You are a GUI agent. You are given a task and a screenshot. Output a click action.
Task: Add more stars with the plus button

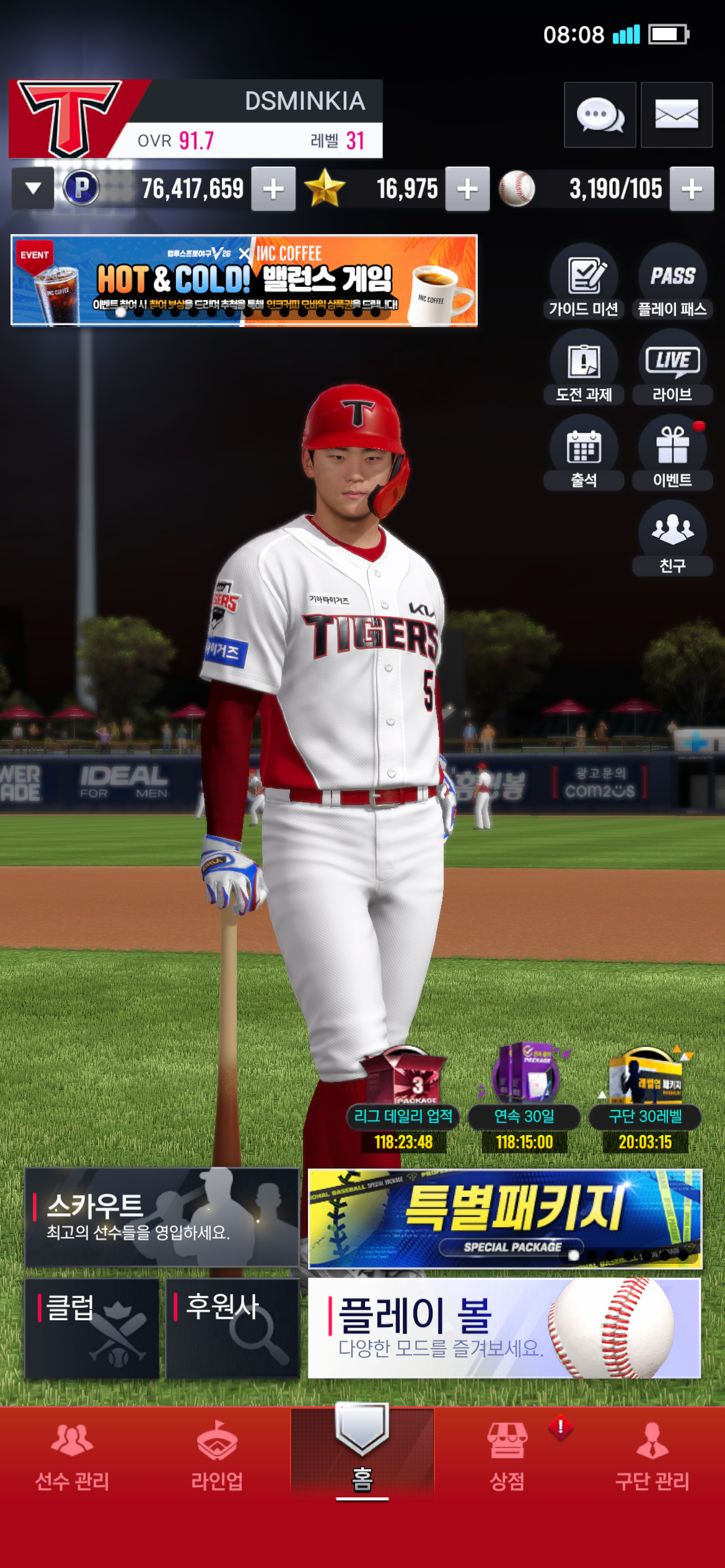tap(467, 189)
